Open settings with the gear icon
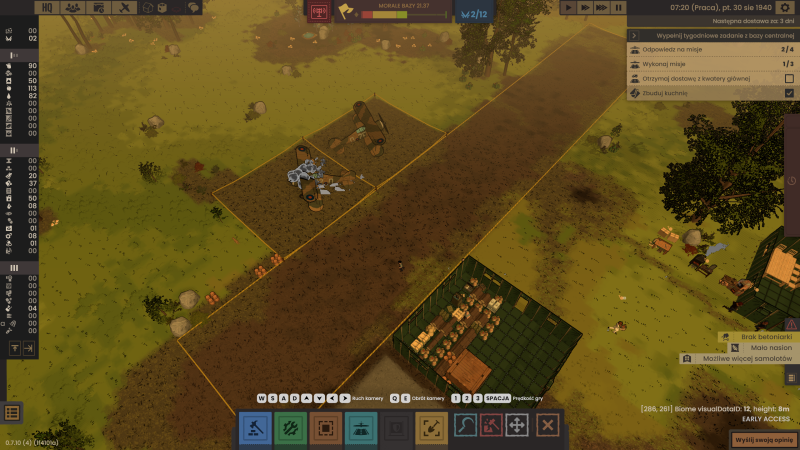 [x=785, y=8]
